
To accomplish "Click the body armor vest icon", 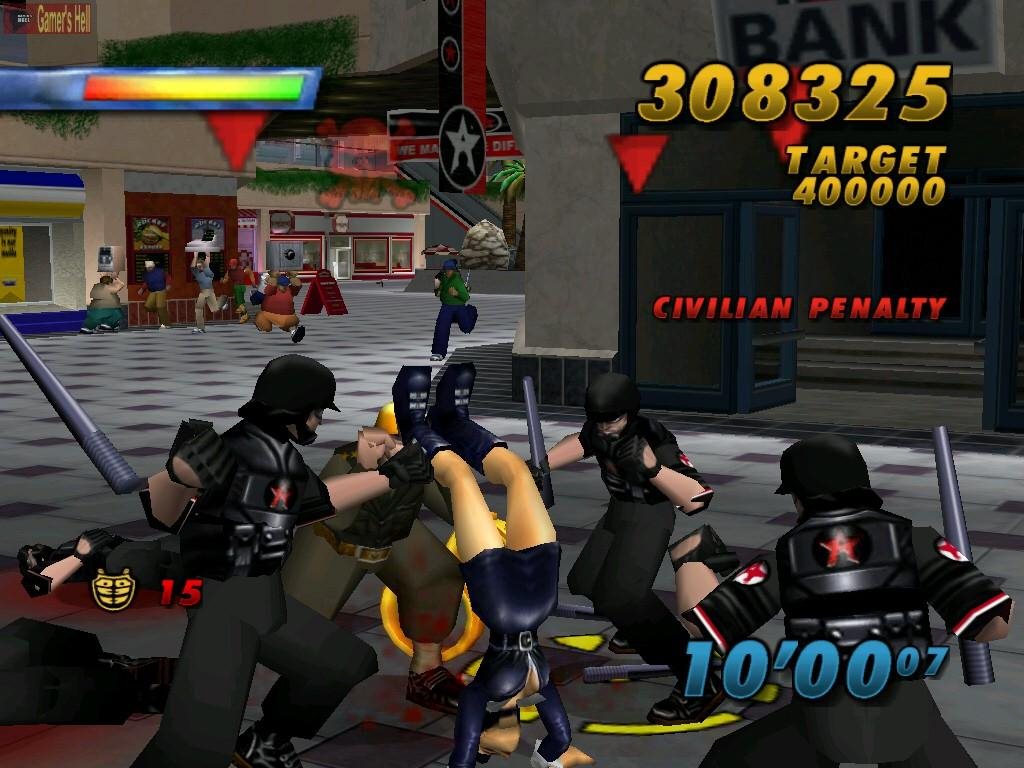I will 114,589.
